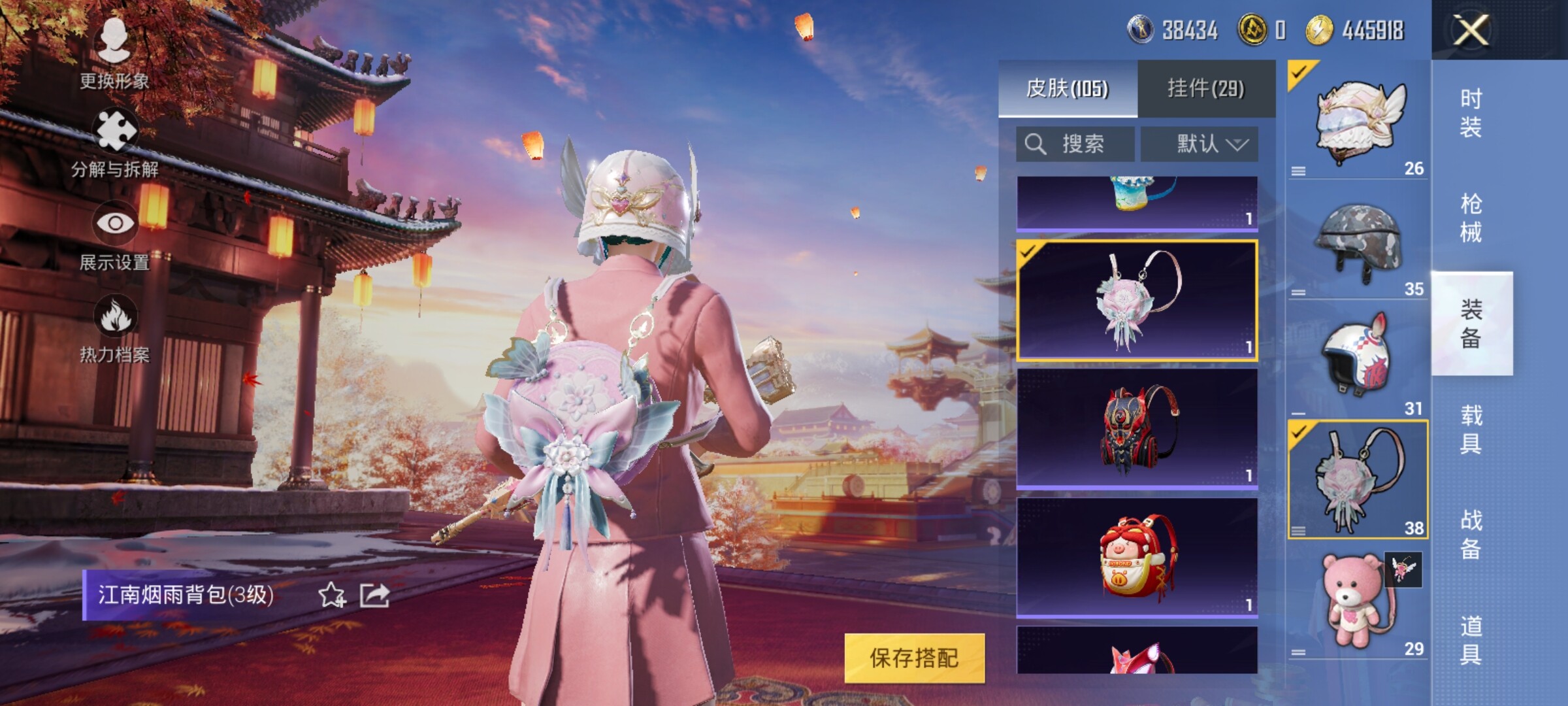Switch to the 挂件(29) pendants tab

coord(1206,88)
